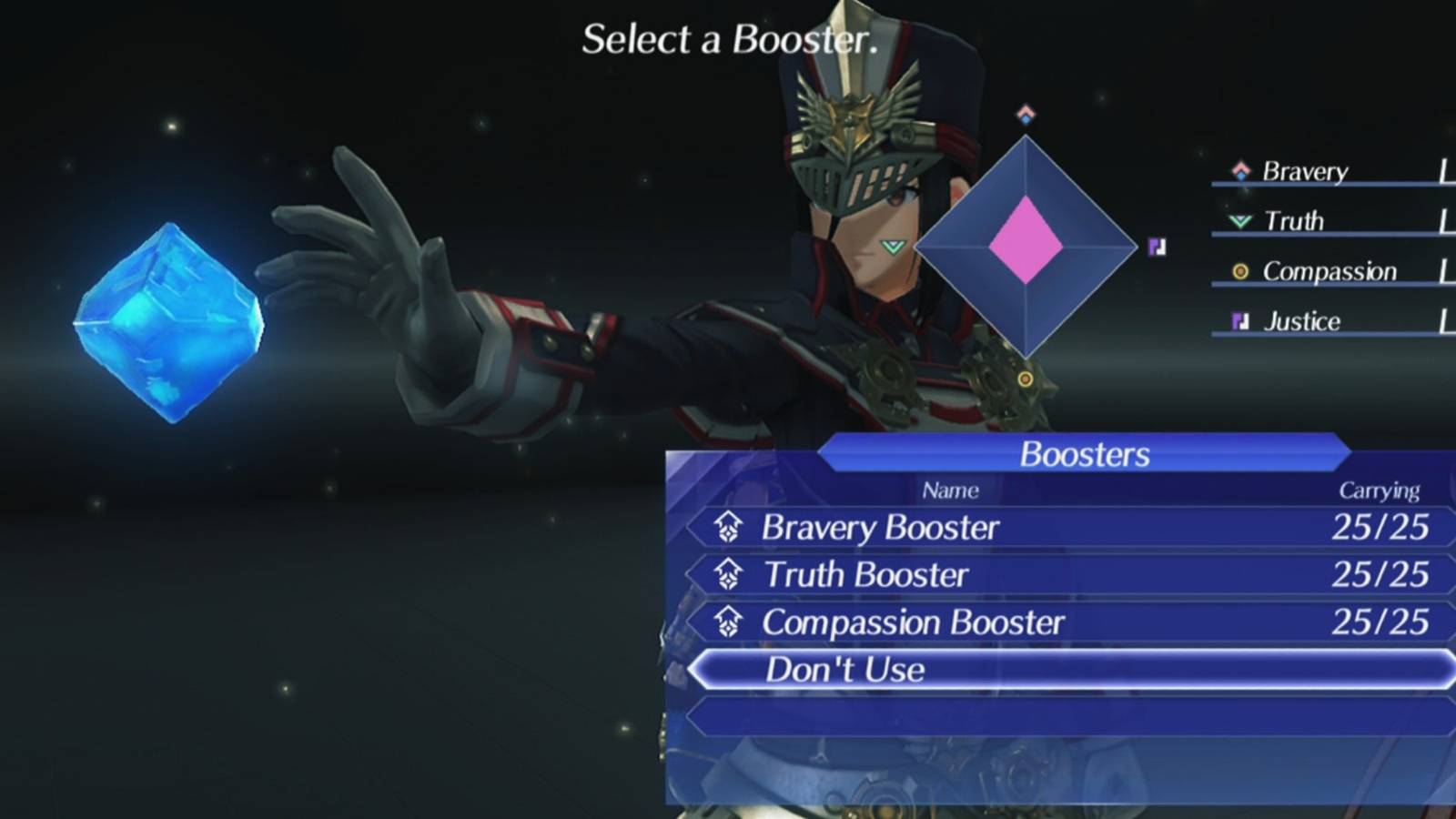This screenshot has width=1456, height=819.
Task: Choose the Don't Use option
Action: pyautogui.click(x=845, y=671)
